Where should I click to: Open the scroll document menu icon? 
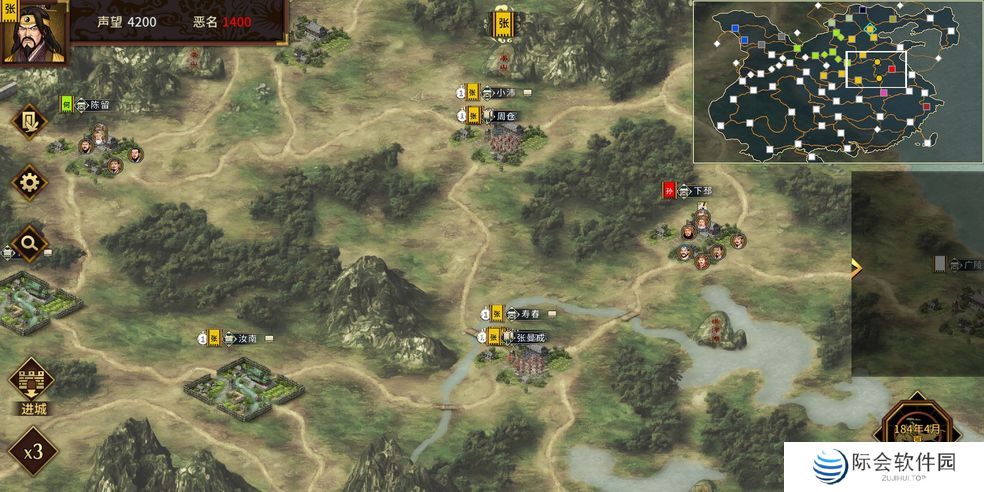click(29, 122)
